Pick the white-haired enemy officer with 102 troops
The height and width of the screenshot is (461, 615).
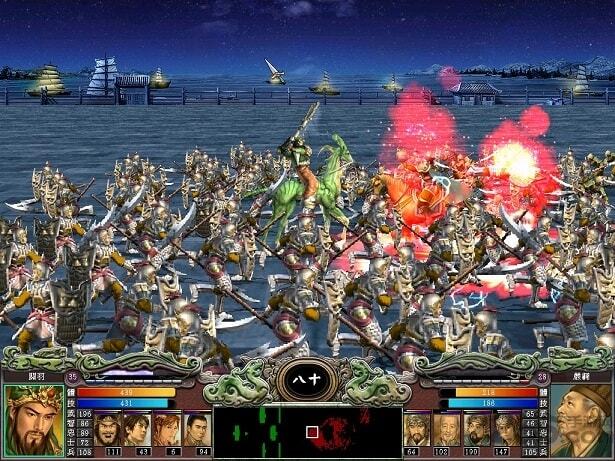point(448,427)
